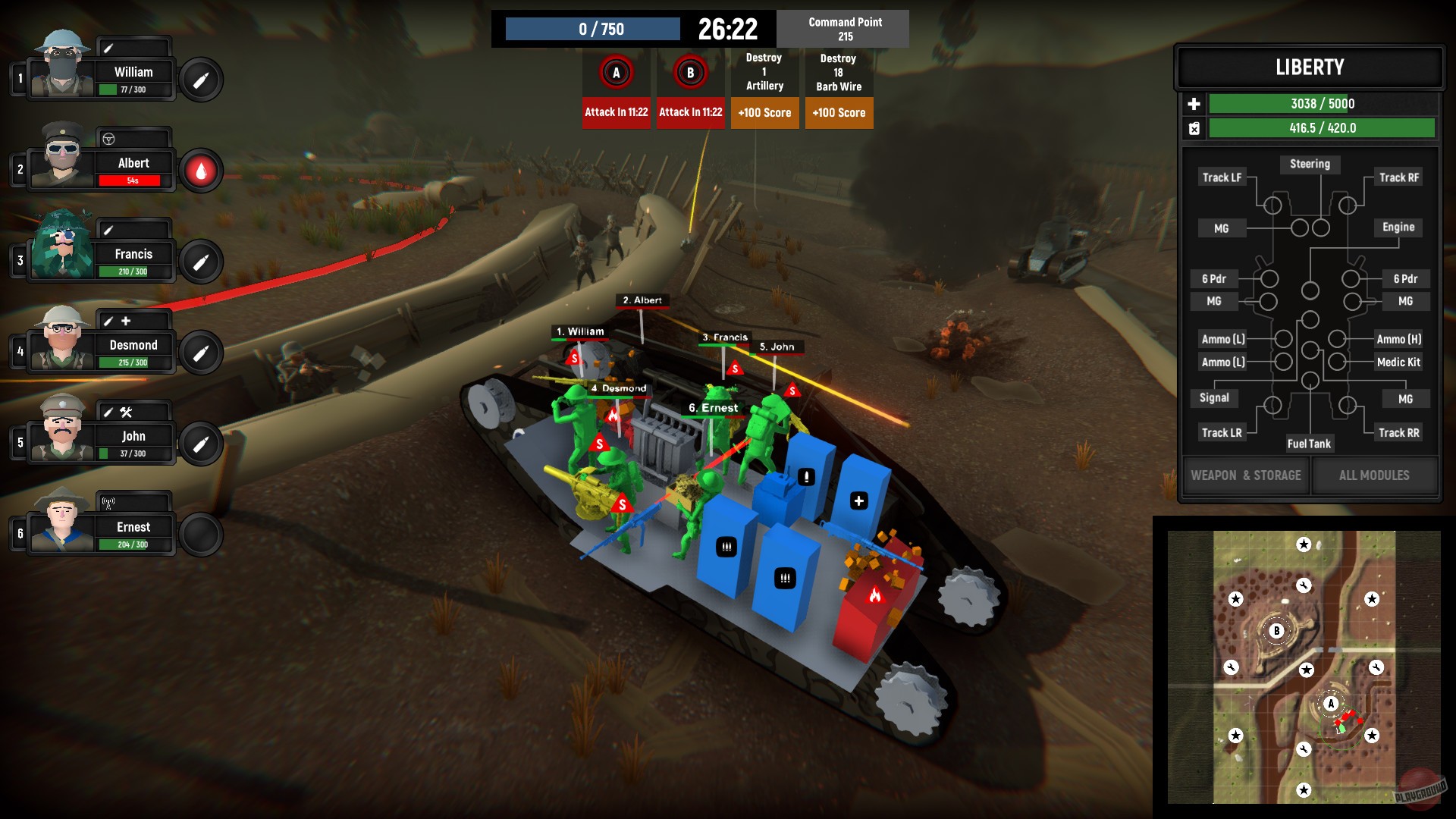Open the Engine module node on the tank diagram
The image size is (1456, 819).
(1398, 227)
